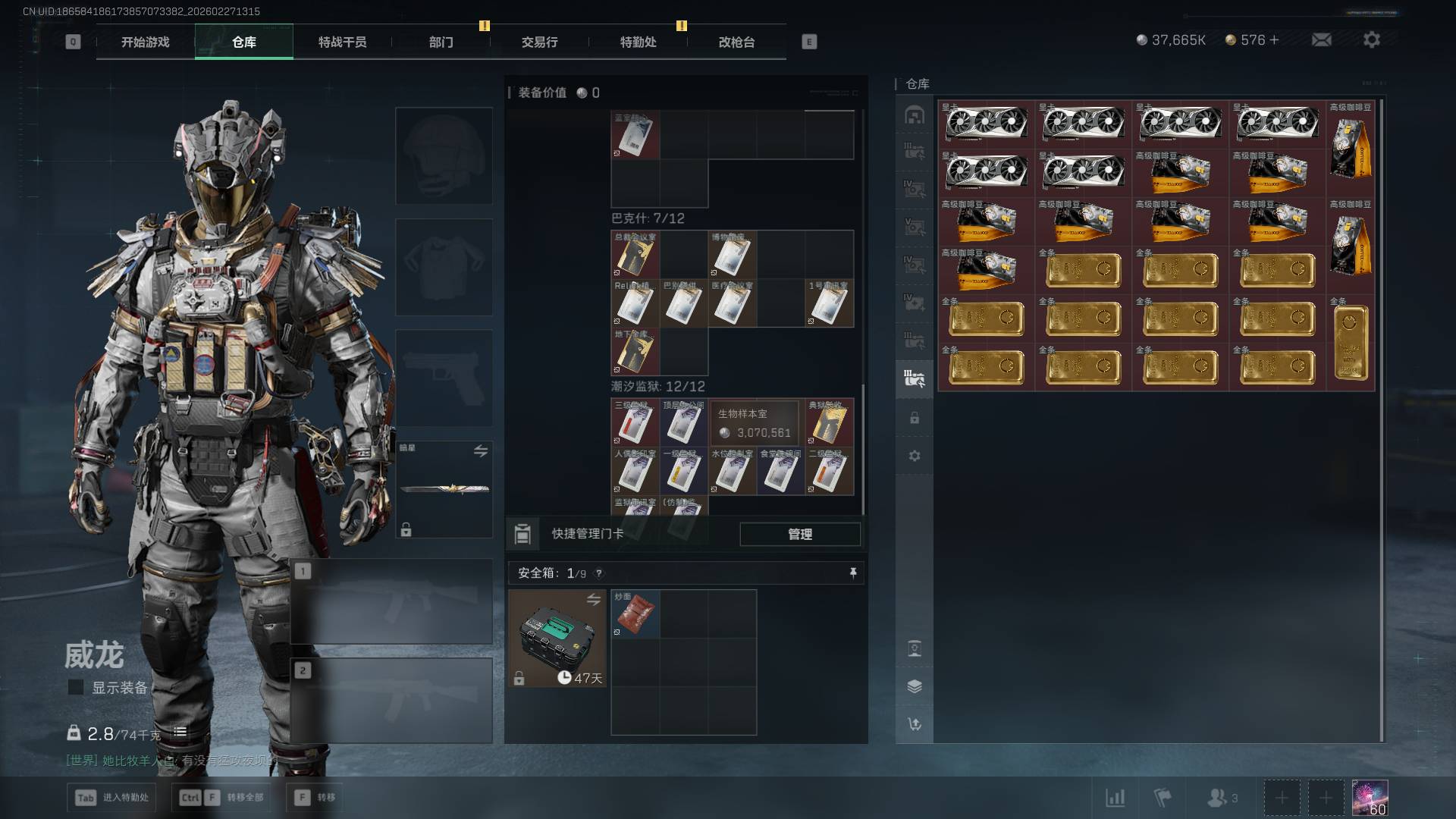The image size is (1456, 819).
Task: Toggle the 显示装备 checkbox
Action: [76, 687]
